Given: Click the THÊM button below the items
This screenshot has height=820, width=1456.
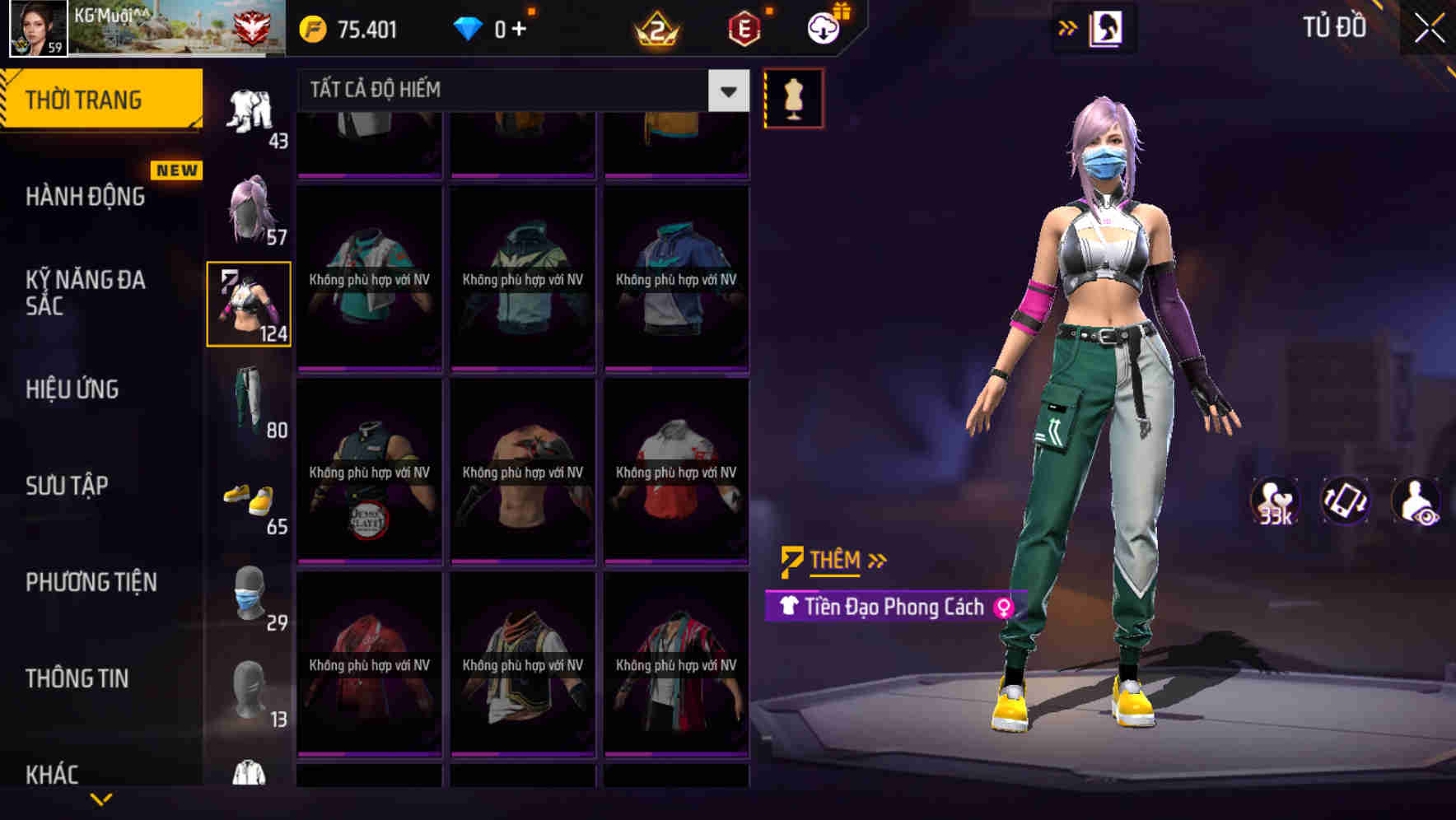Looking at the screenshot, I should click(833, 560).
